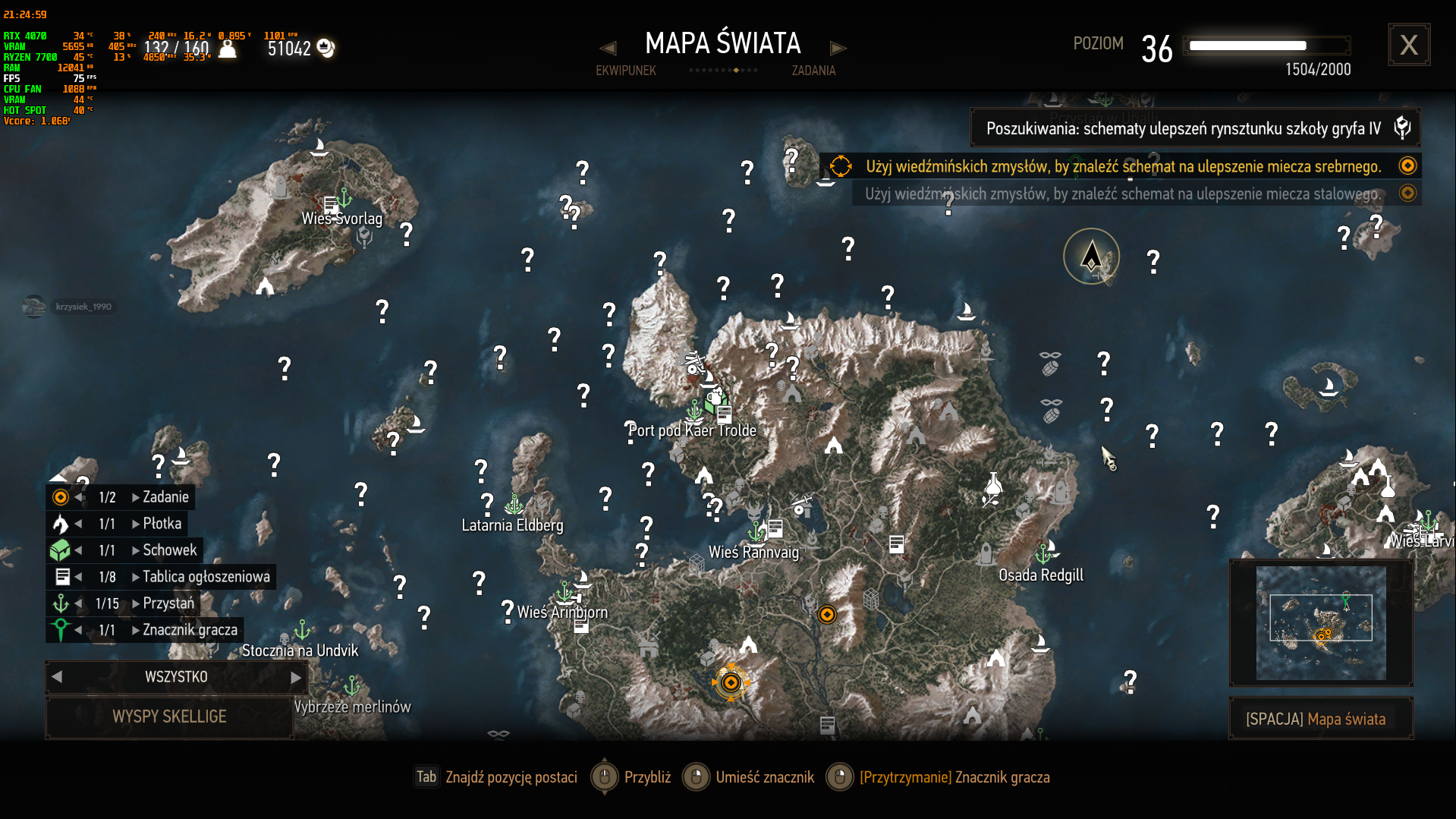Click the overview minimap thumbnail
The height and width of the screenshot is (819, 1456).
tap(1320, 622)
